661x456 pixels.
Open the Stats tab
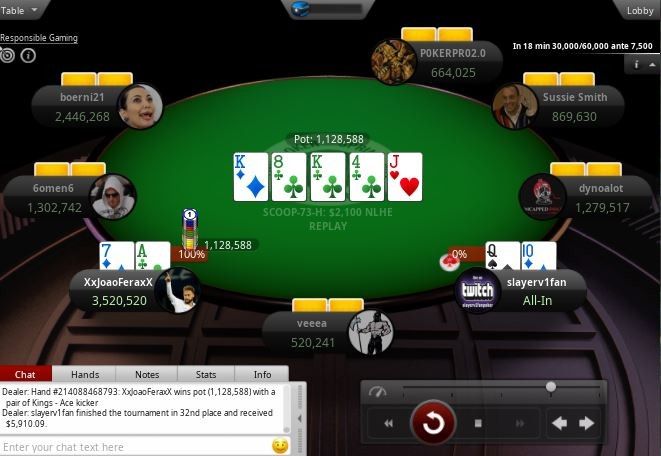(x=205, y=374)
